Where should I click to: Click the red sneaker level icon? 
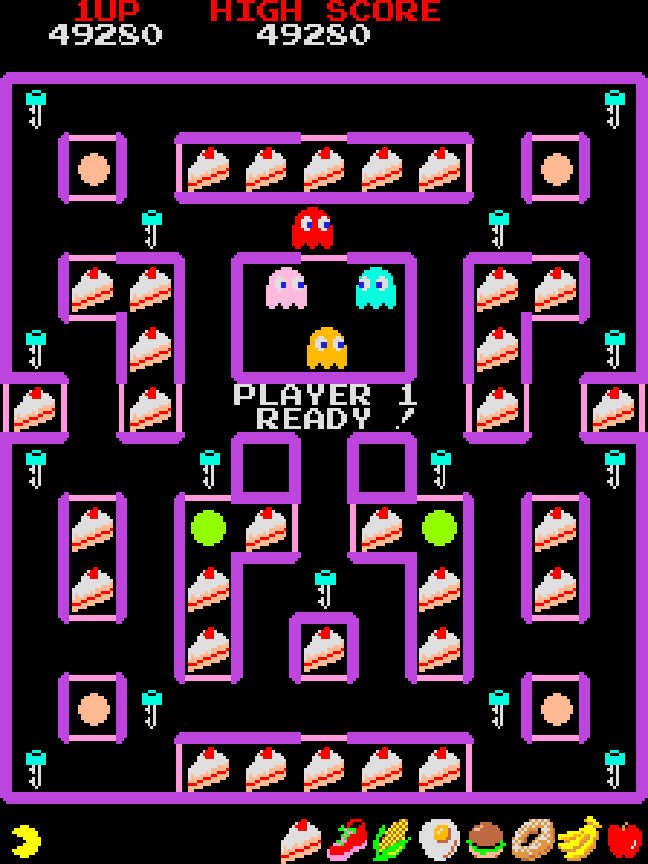coord(347,839)
